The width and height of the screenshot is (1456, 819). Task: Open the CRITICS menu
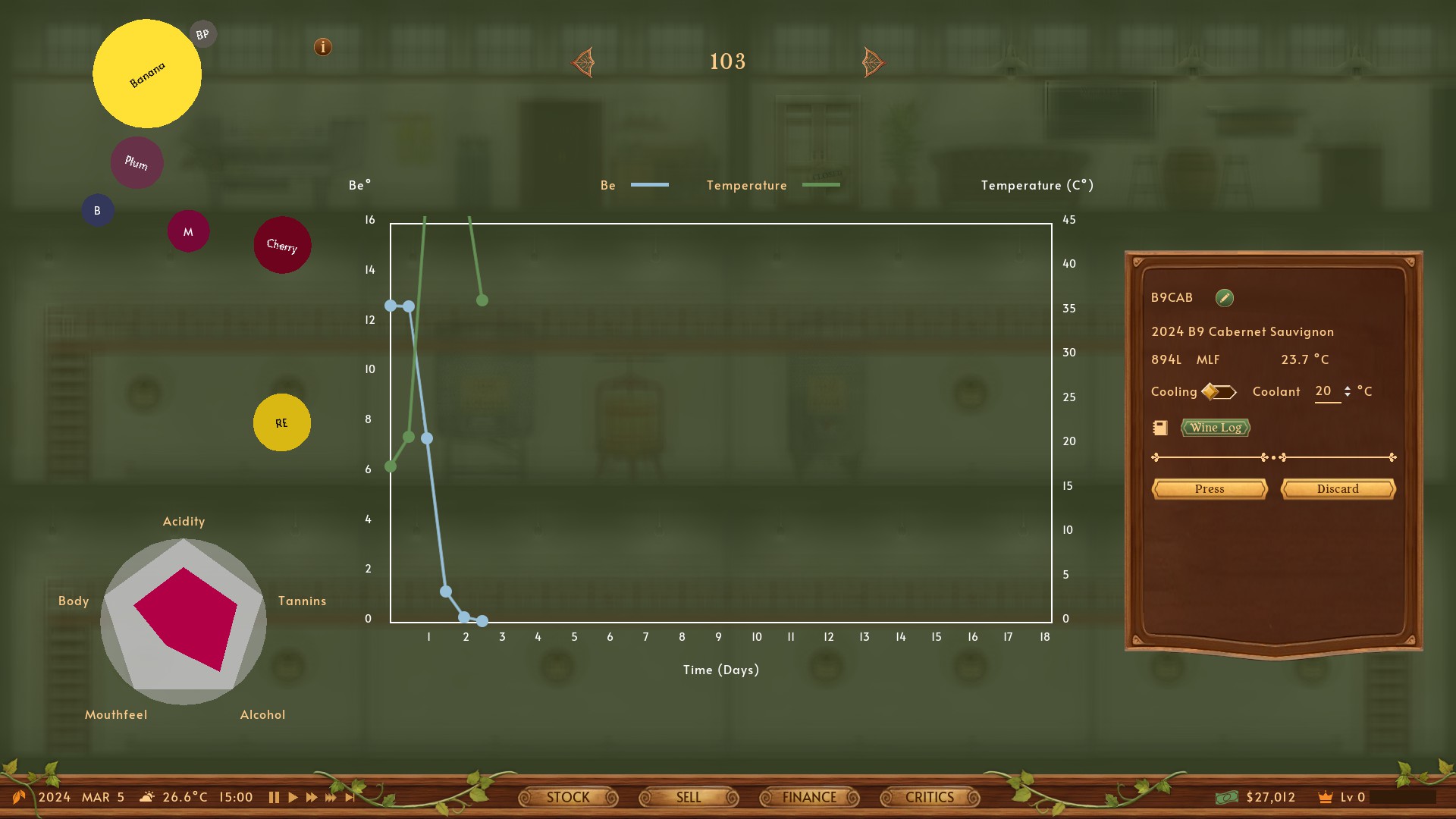[930, 798]
